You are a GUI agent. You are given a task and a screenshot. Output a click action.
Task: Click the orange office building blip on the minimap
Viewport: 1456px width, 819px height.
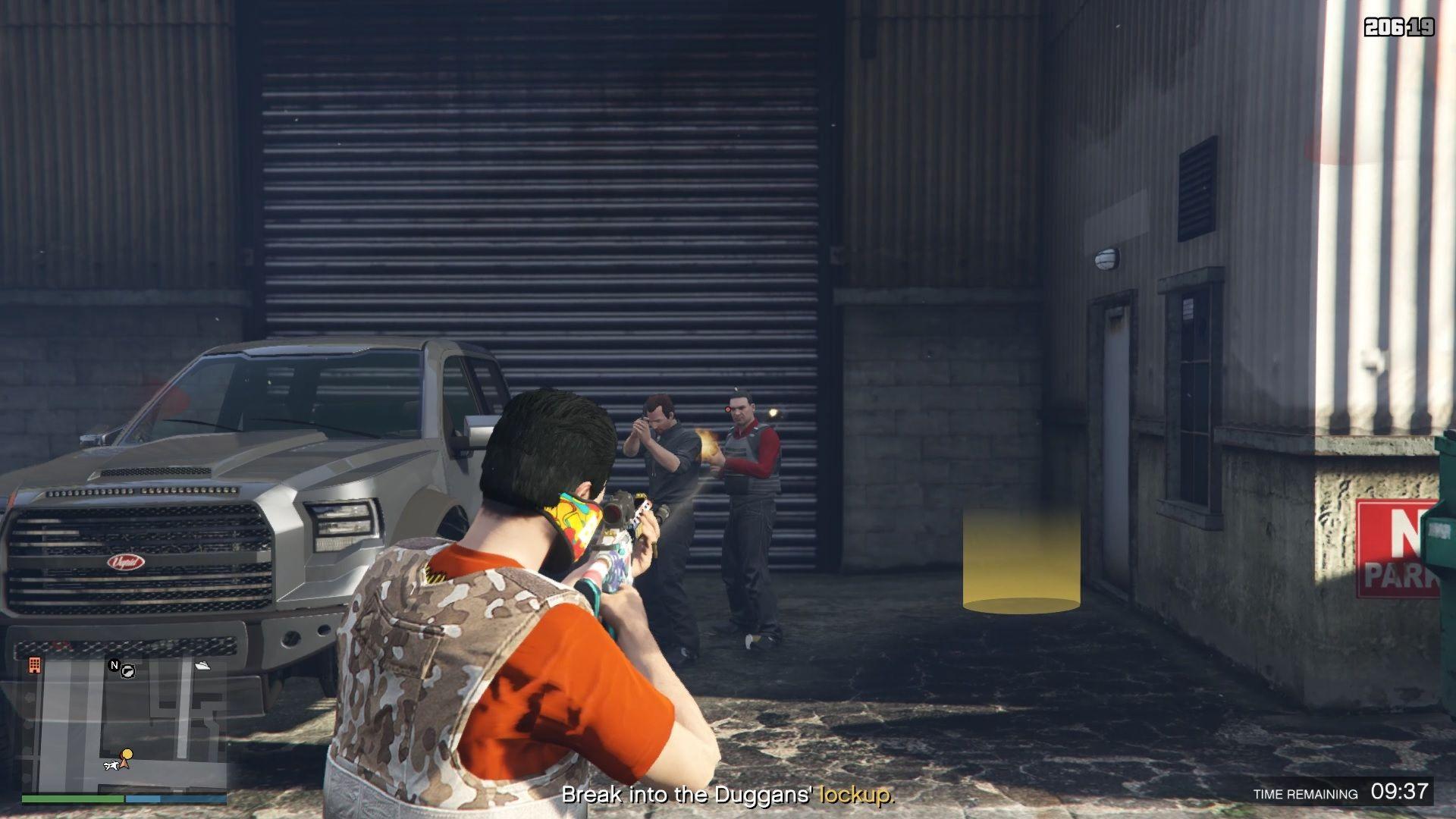coord(34,665)
